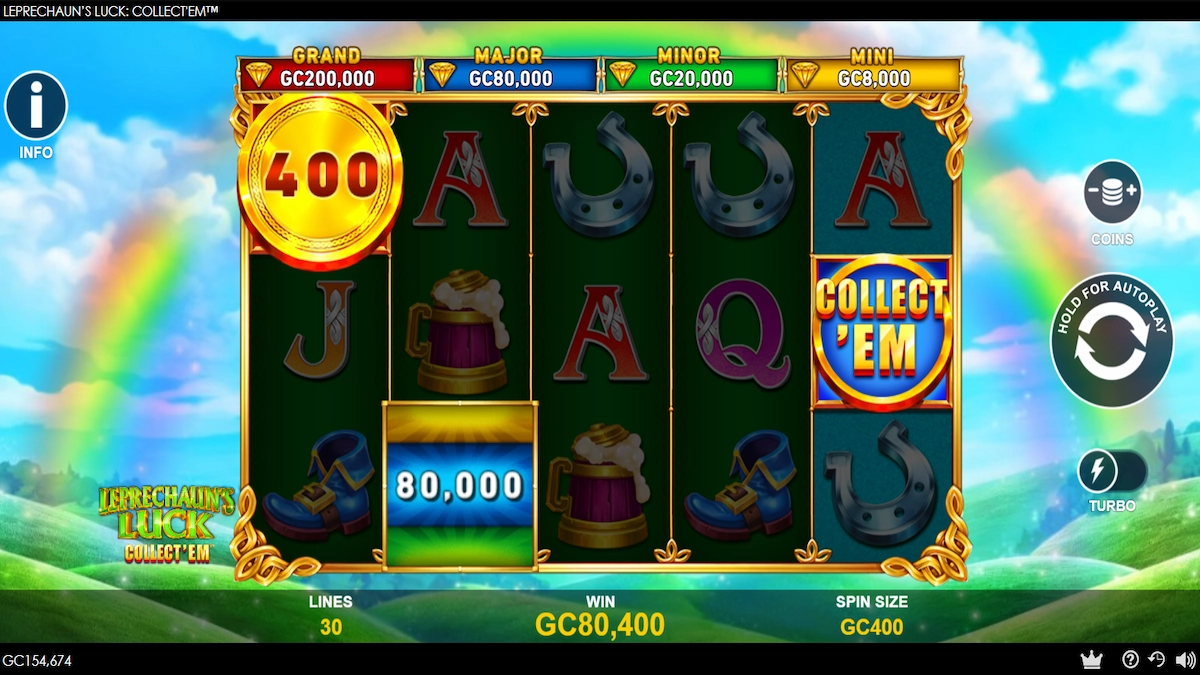Image resolution: width=1200 pixels, height=675 pixels.
Task: Click the crown icon in the bottom bar
Action: pos(1091,660)
